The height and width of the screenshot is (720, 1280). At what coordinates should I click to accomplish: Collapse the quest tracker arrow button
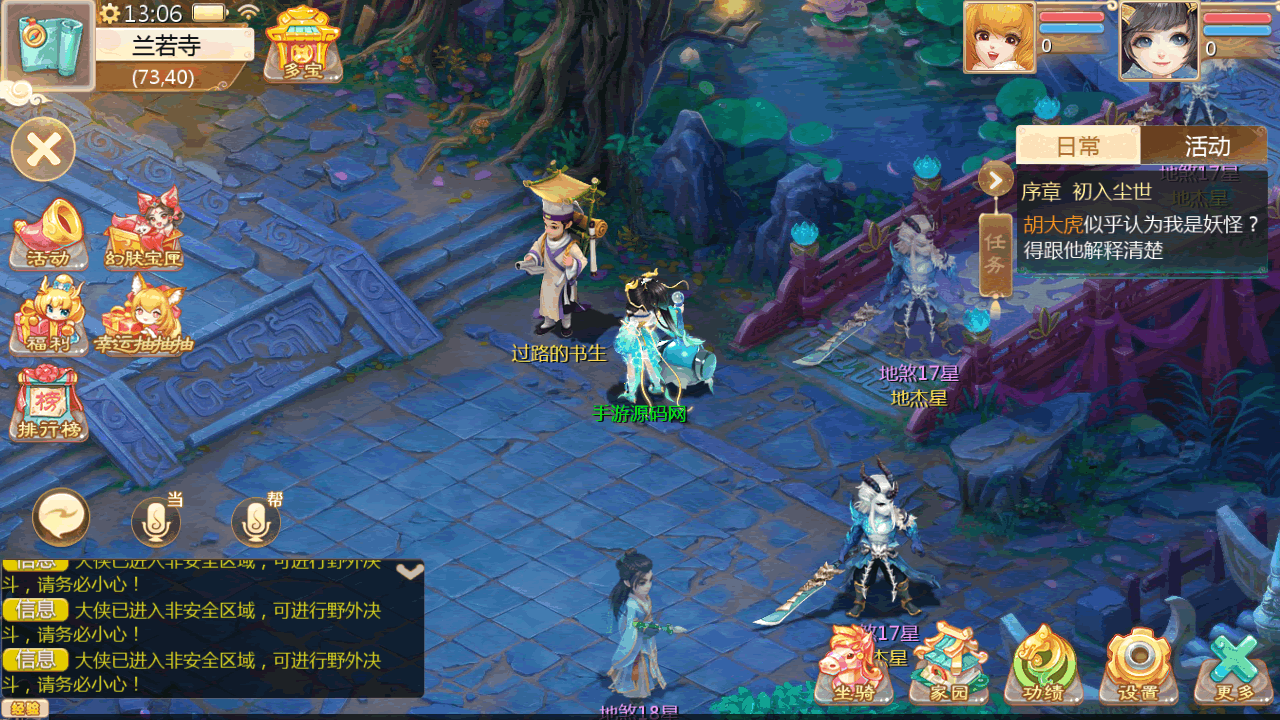click(996, 180)
